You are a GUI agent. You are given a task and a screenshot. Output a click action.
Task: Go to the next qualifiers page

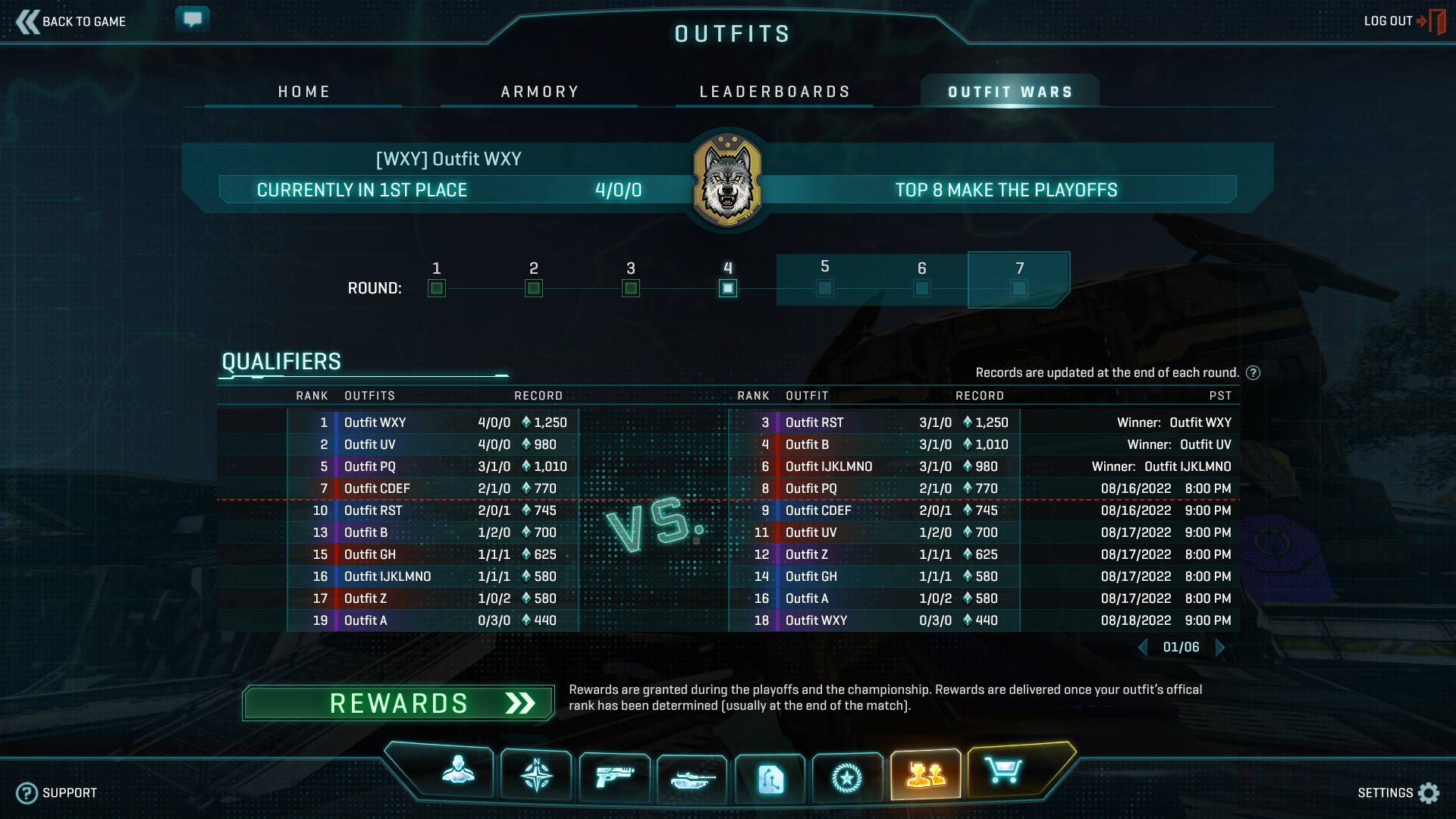(1220, 647)
